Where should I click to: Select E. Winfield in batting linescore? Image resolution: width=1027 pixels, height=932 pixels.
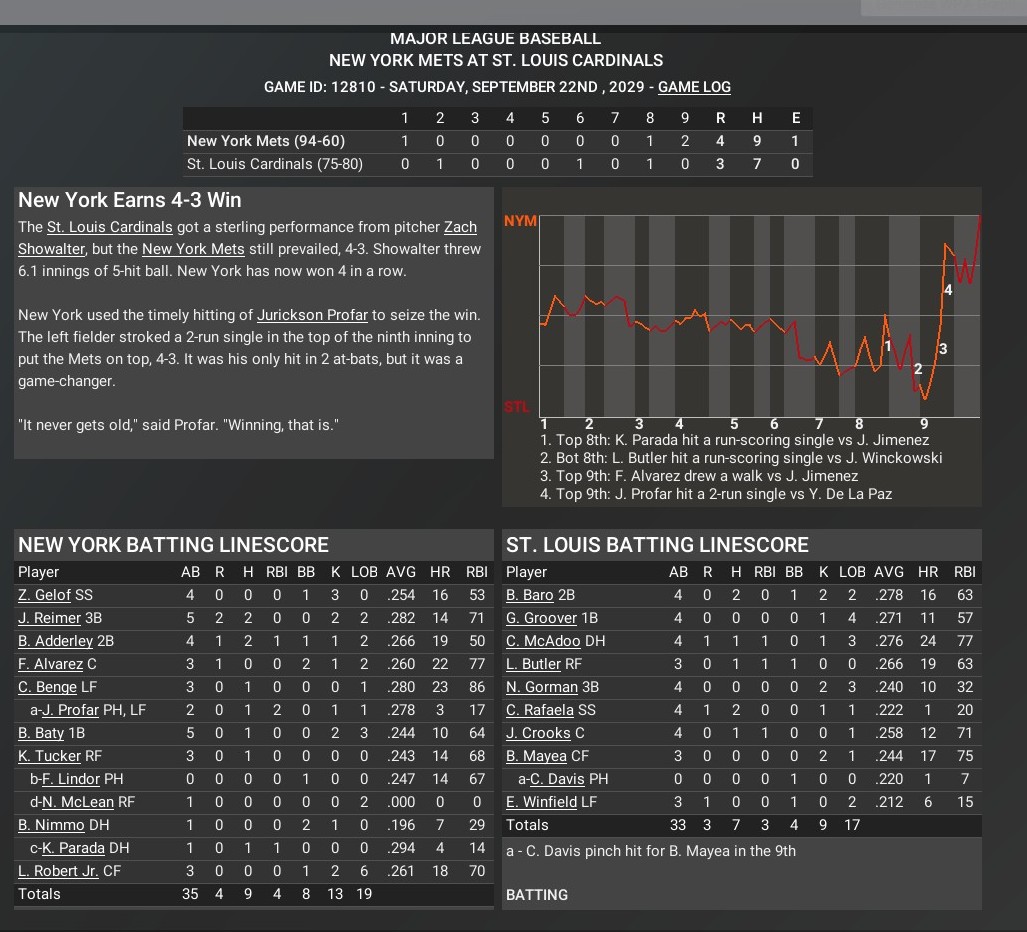point(541,802)
